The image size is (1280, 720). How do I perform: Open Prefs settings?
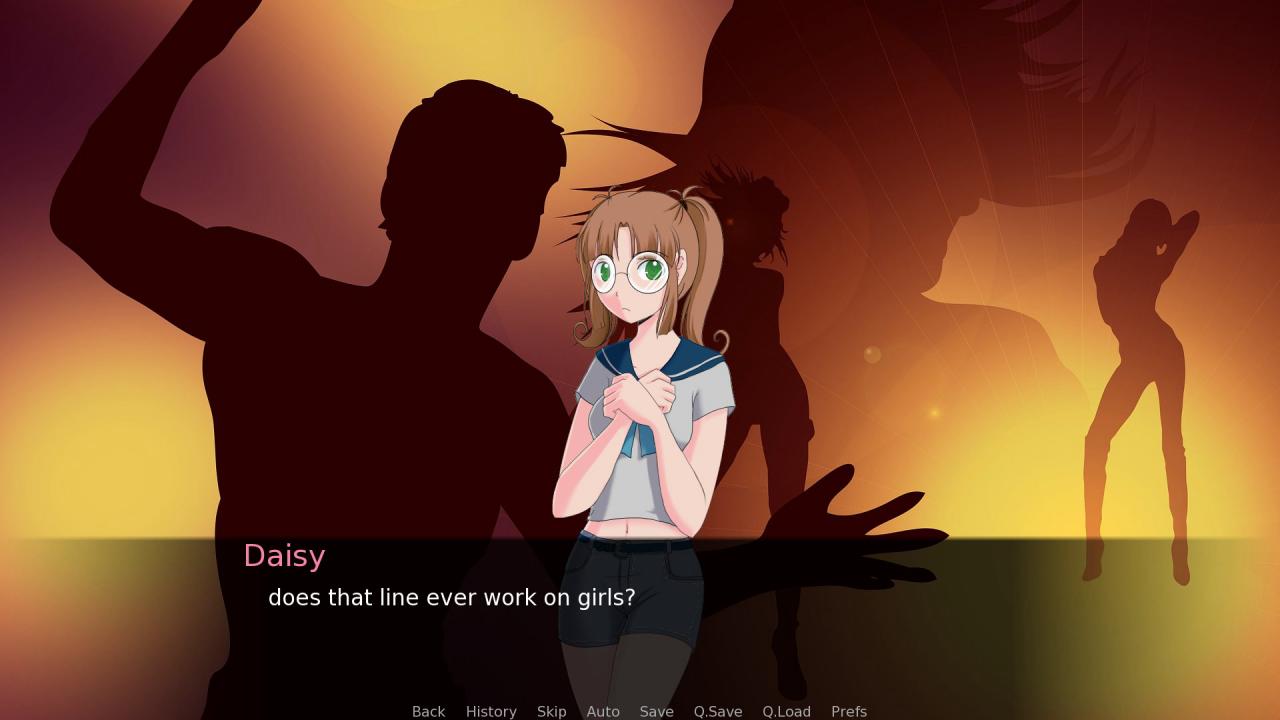click(x=849, y=711)
